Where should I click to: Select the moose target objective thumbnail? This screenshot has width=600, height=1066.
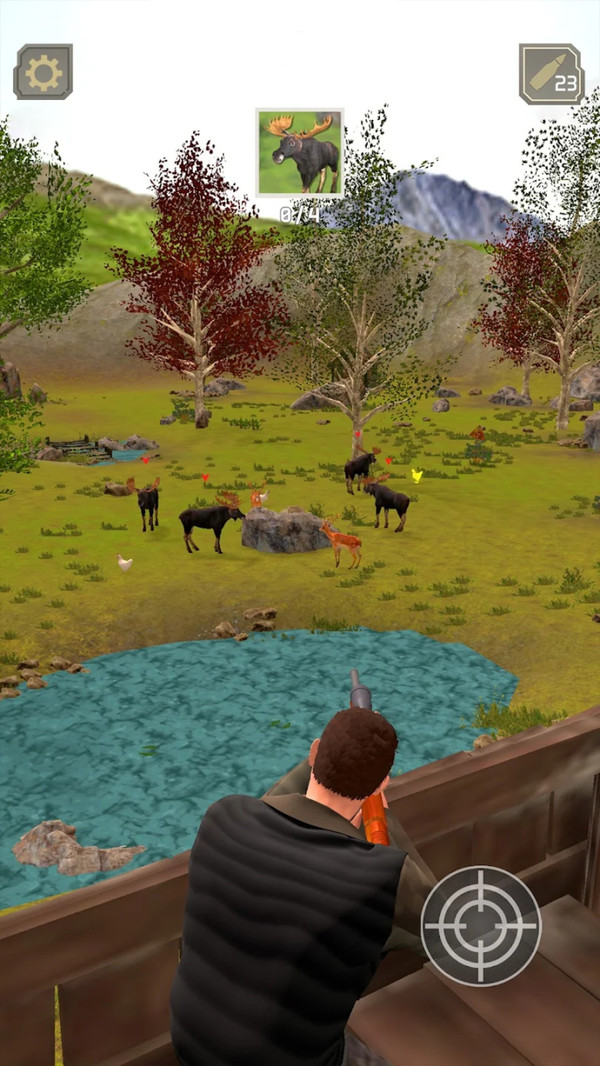point(299,152)
